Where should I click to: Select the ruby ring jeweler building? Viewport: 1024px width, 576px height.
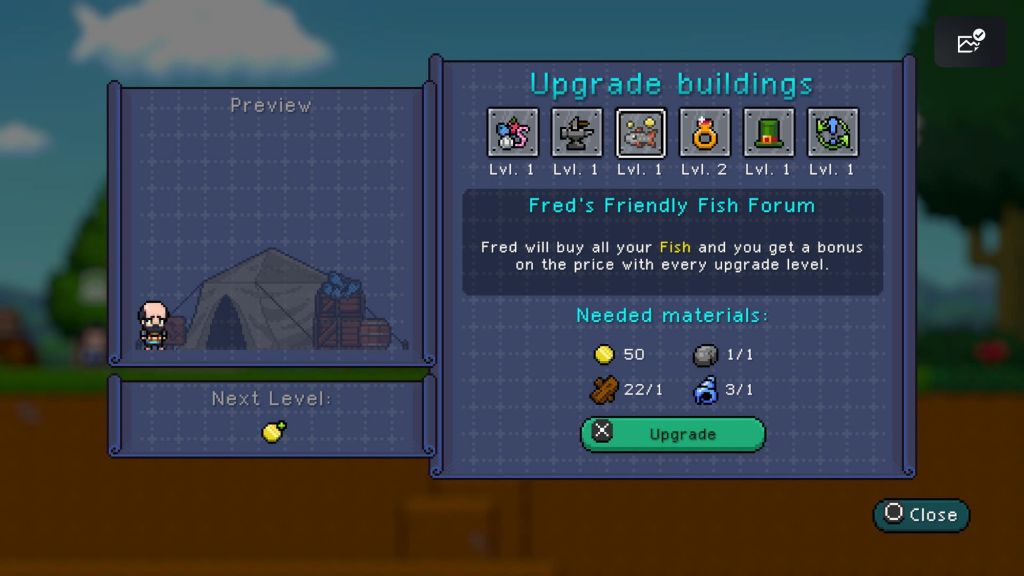[x=705, y=133]
